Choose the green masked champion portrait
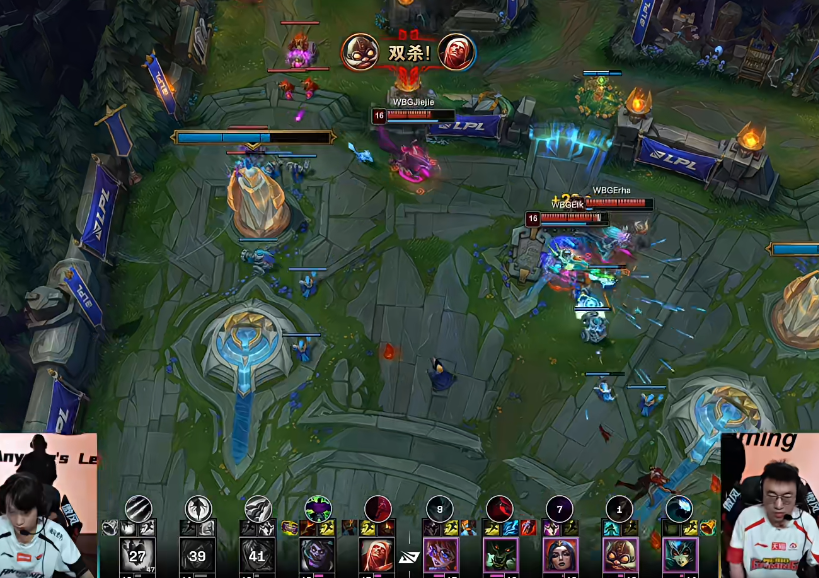 point(501,556)
